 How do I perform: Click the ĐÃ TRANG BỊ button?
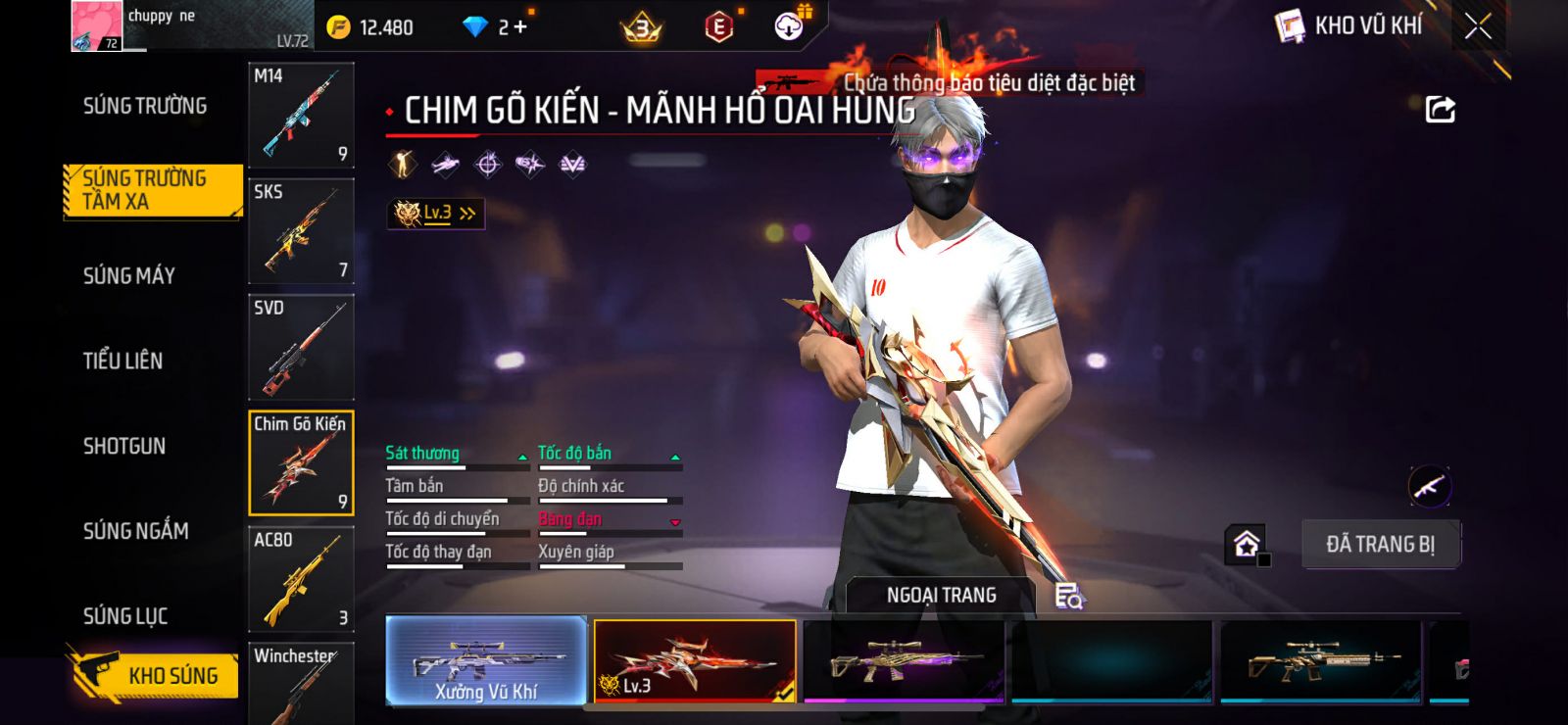point(1380,545)
